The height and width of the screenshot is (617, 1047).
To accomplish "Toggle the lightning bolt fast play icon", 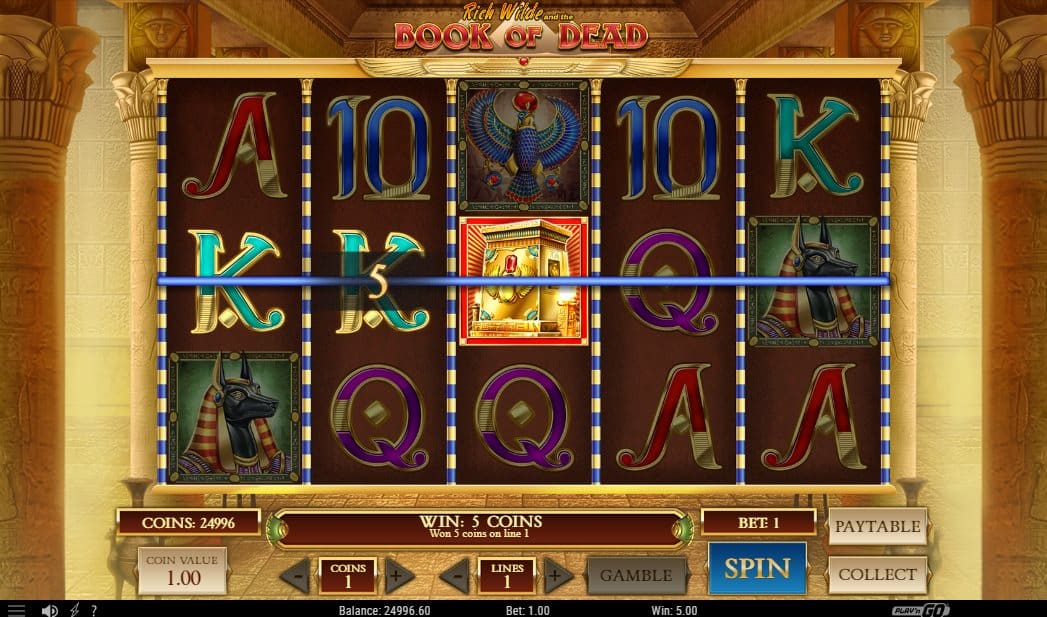I will (x=72, y=609).
